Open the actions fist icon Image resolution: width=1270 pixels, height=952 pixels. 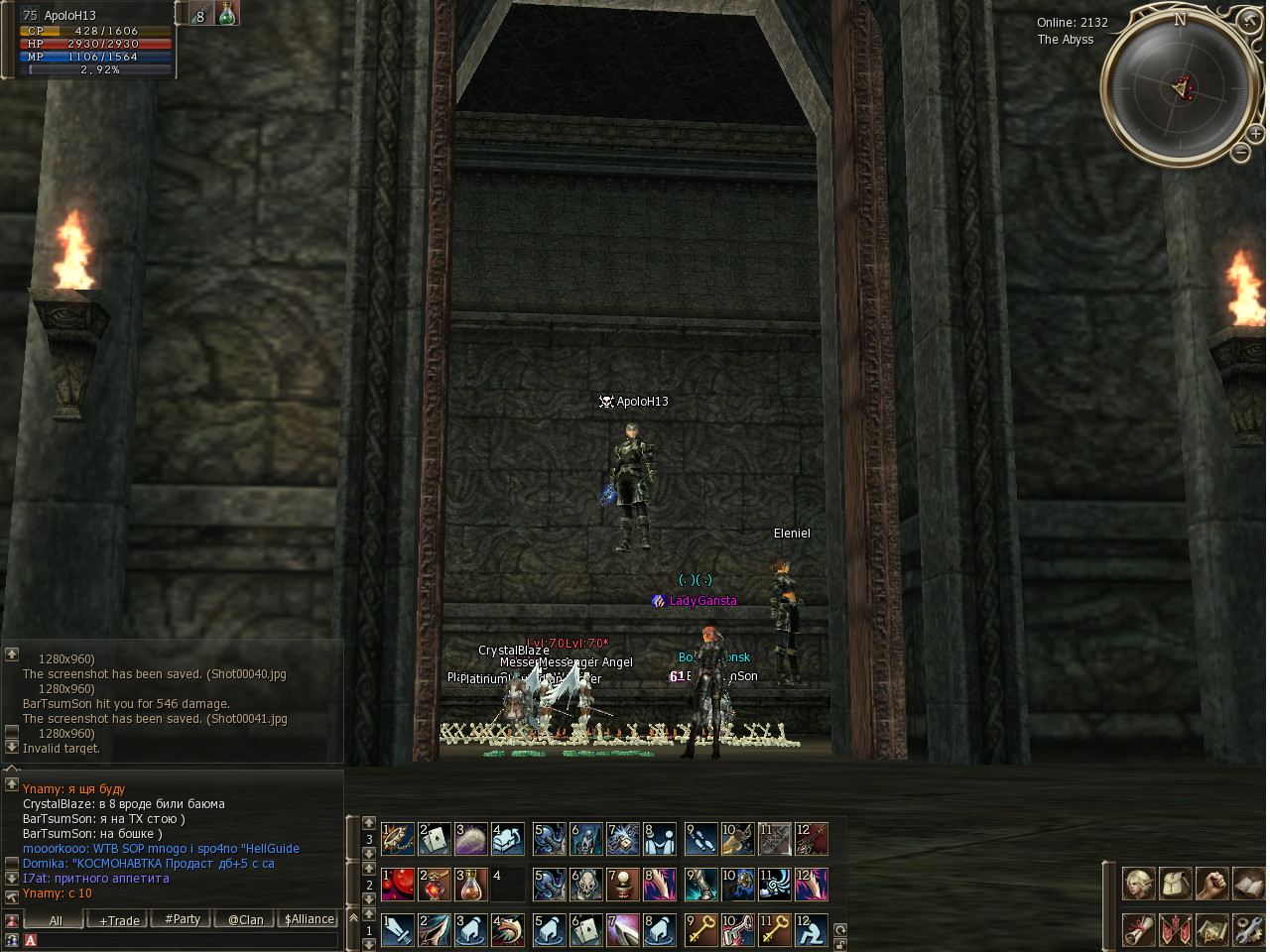[1211, 883]
